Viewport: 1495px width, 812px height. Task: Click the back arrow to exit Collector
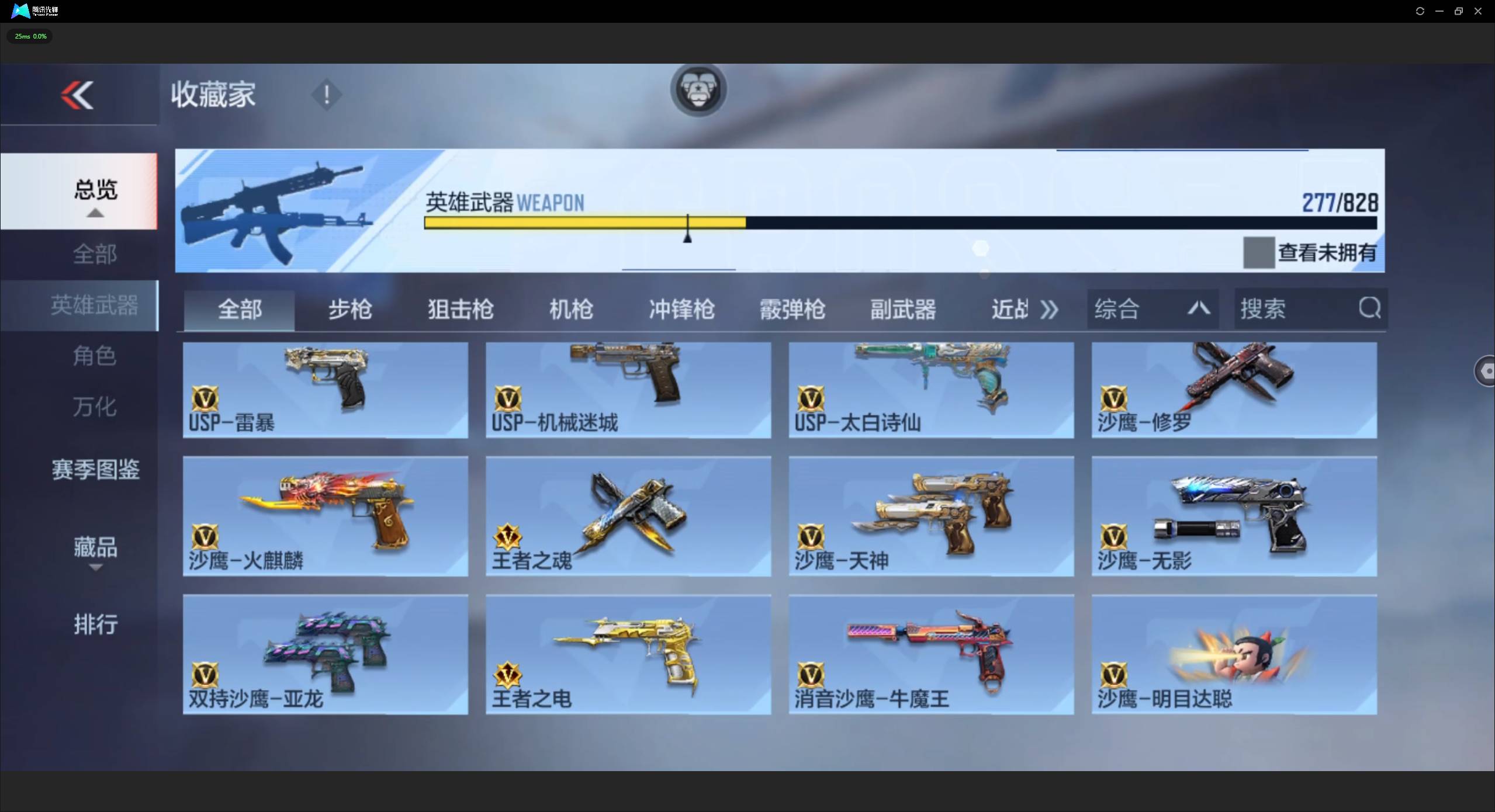tap(77, 95)
